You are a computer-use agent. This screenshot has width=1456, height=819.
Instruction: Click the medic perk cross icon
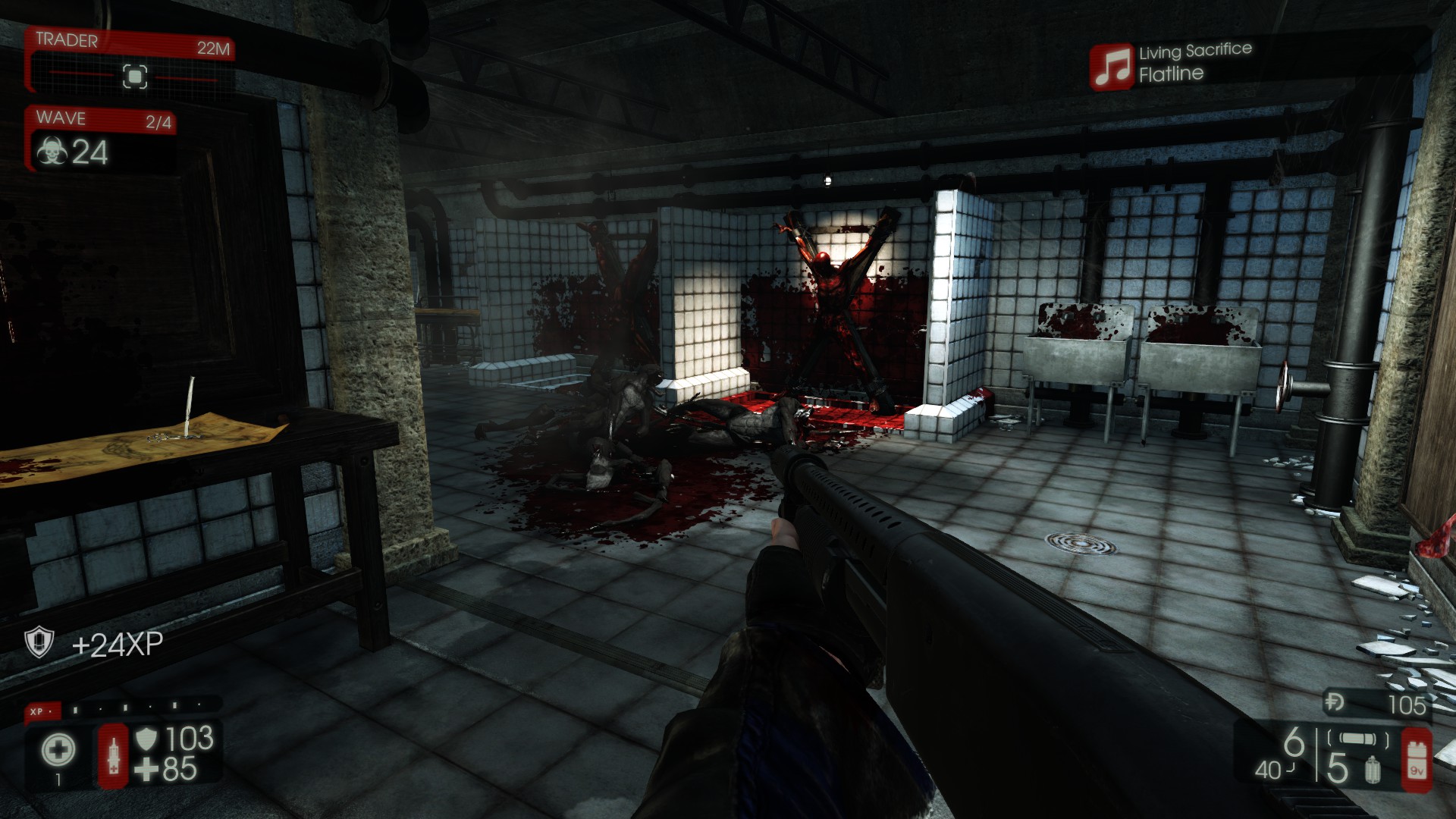58,750
